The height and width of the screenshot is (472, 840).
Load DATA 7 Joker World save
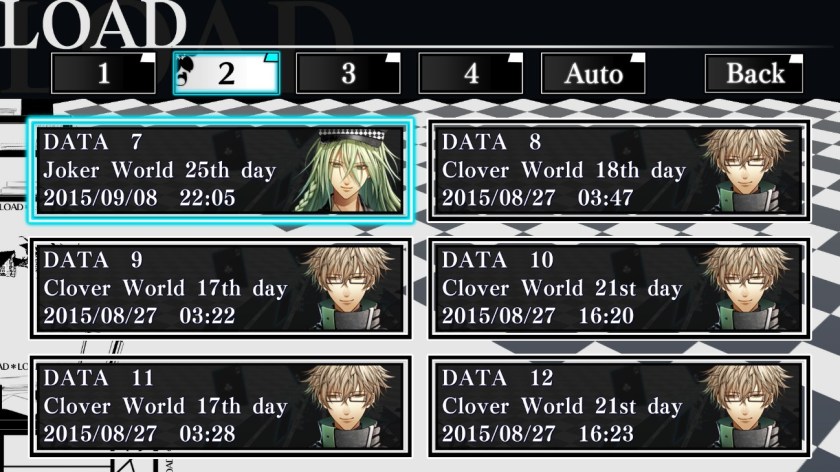pos(220,170)
